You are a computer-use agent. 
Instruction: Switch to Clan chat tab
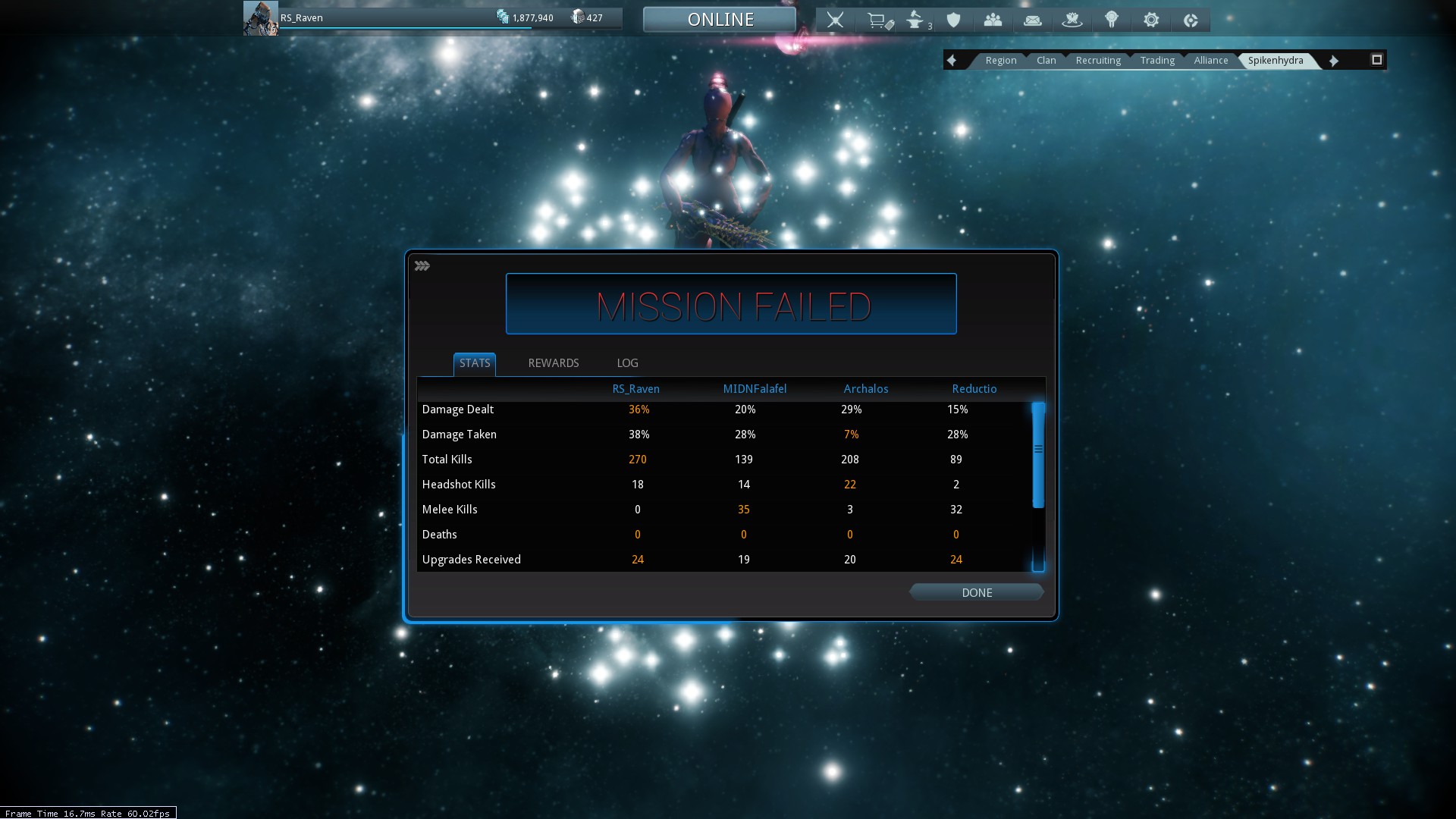(x=1046, y=61)
